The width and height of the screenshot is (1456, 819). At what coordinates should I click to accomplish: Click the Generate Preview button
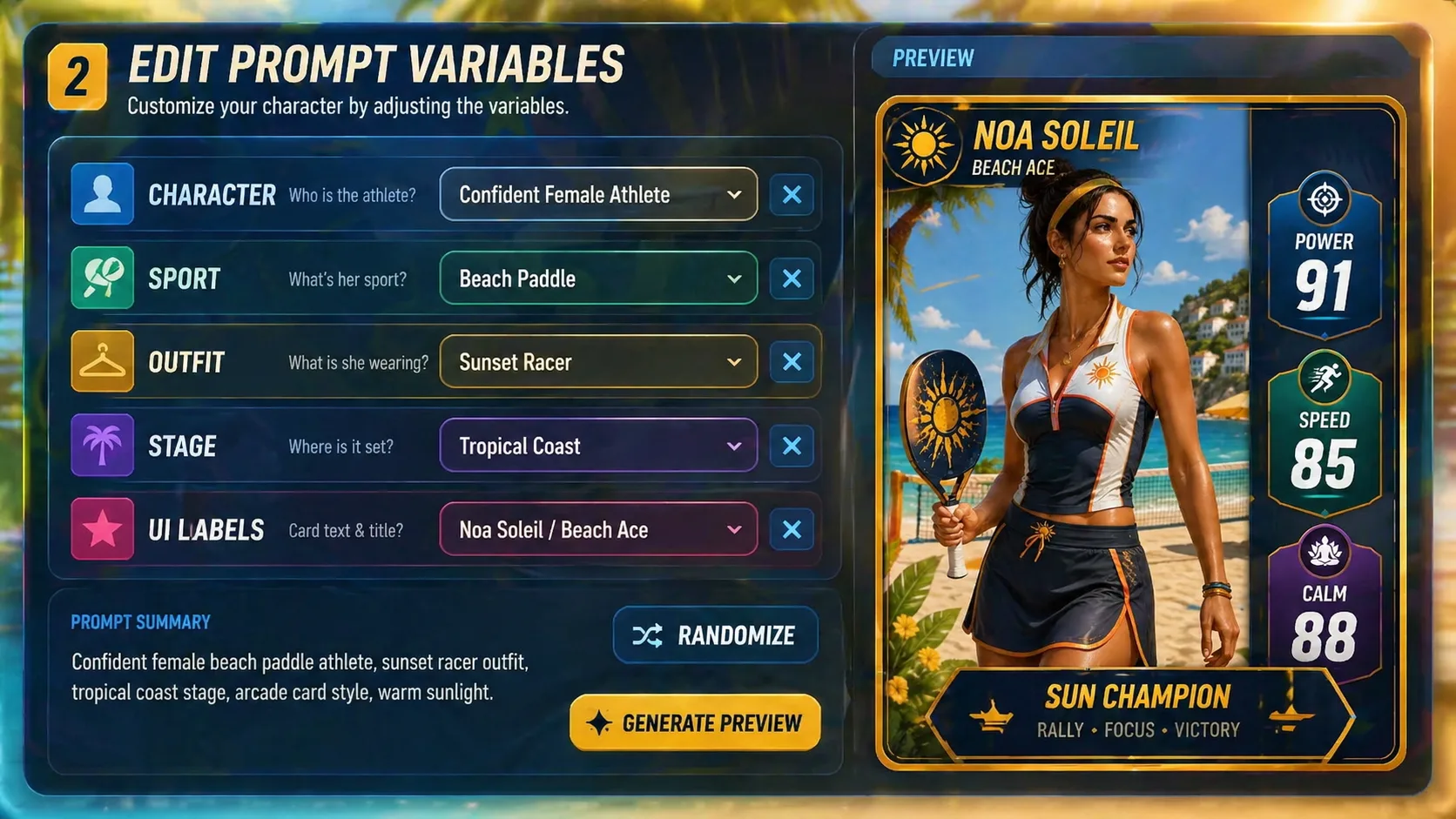point(695,722)
